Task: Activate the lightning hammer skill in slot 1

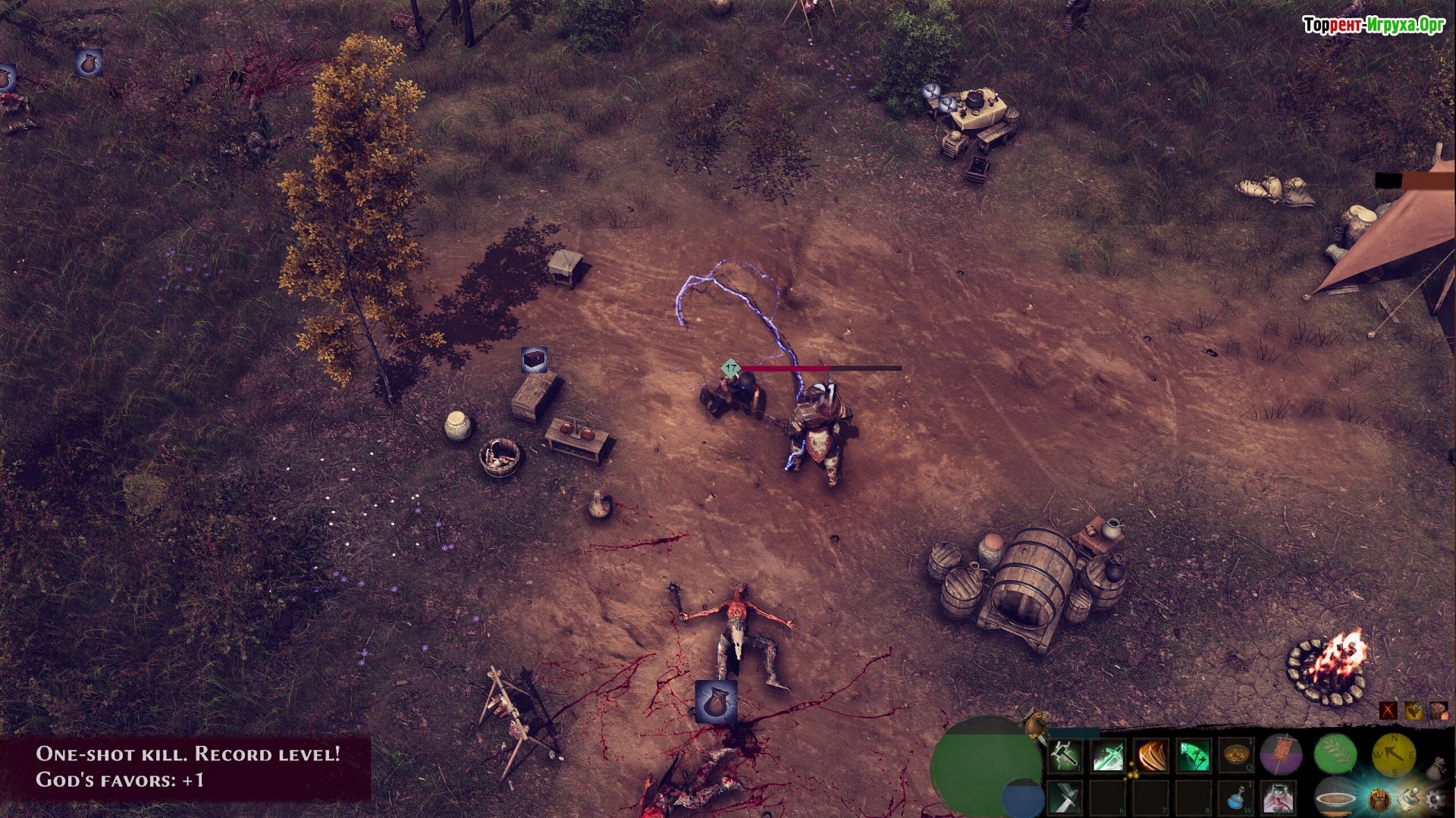Action: pyautogui.click(x=1065, y=755)
